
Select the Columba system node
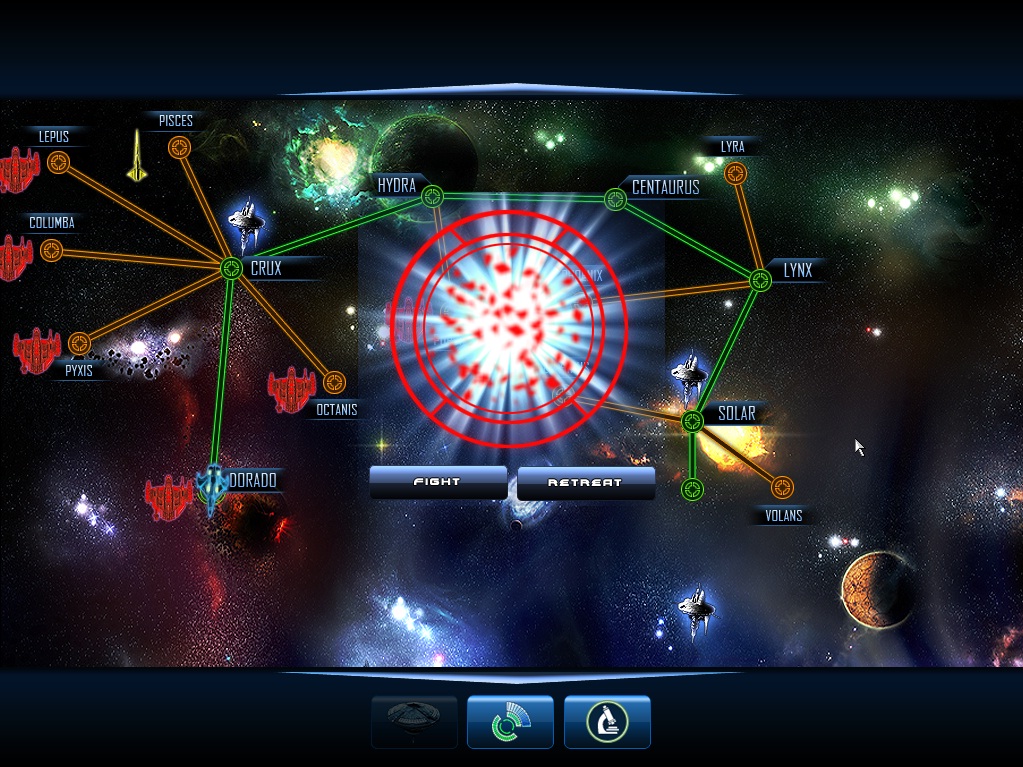click(51, 250)
